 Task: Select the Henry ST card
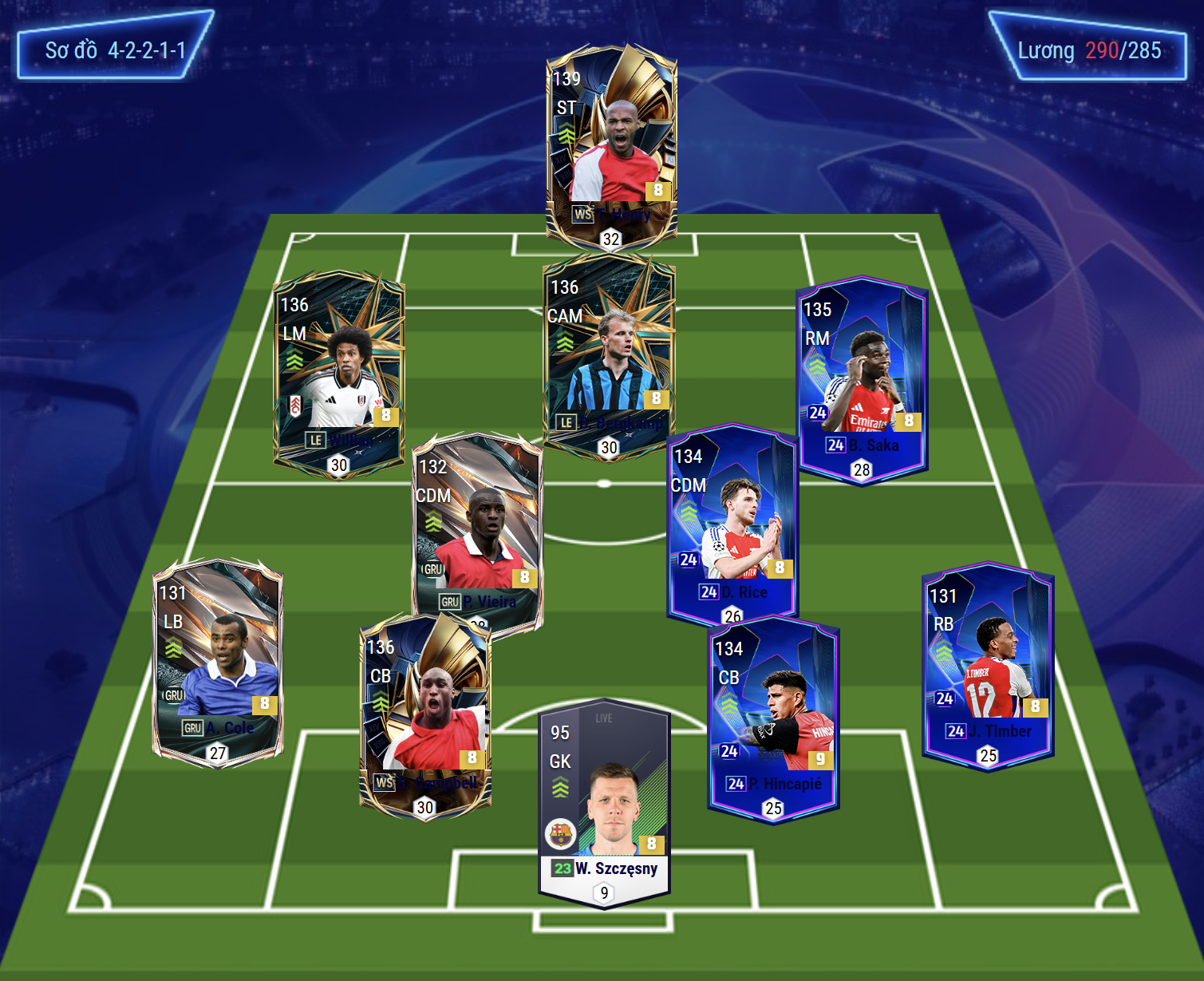pos(611,144)
